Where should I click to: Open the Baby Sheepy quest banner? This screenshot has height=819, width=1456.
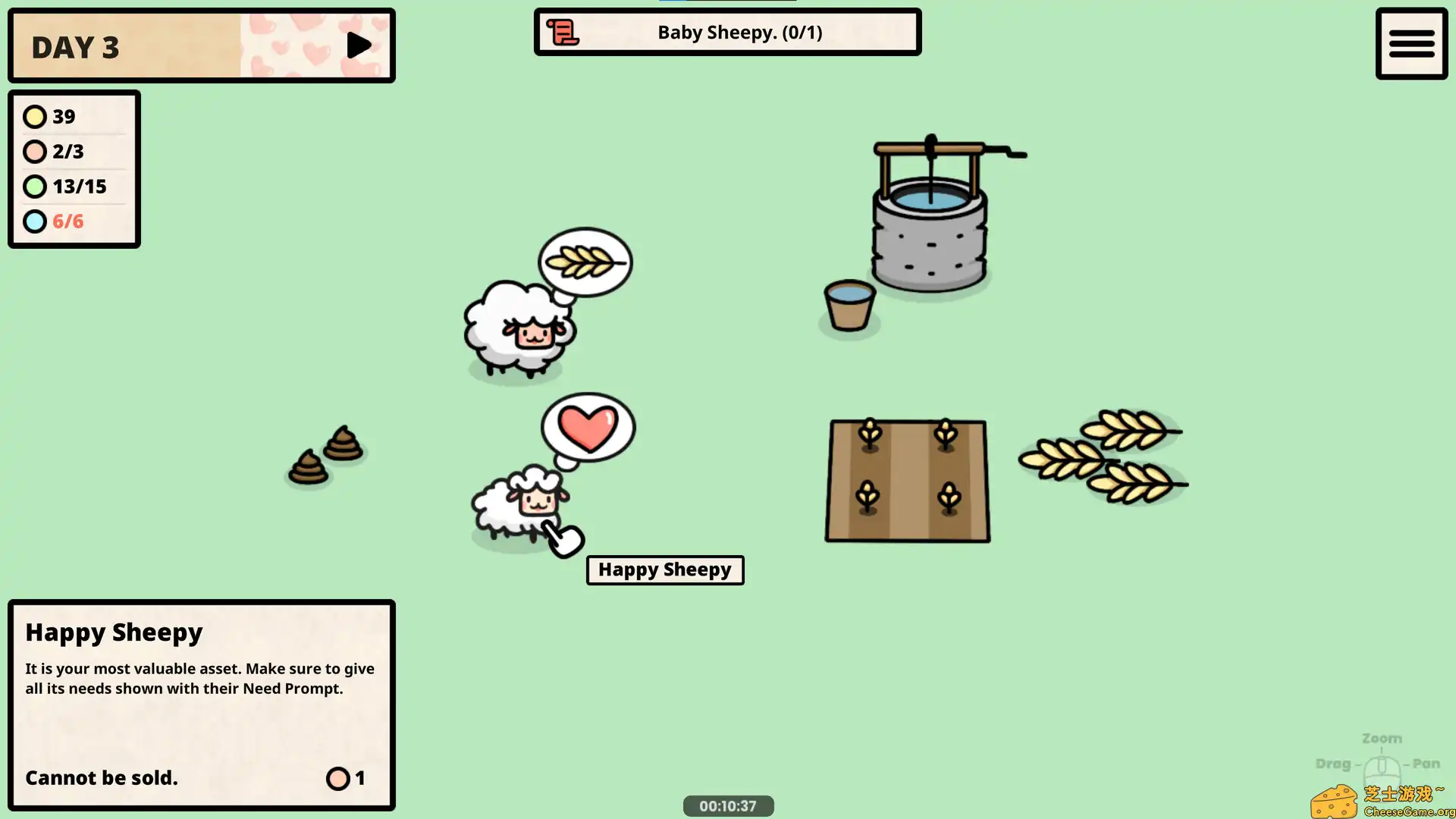(727, 32)
